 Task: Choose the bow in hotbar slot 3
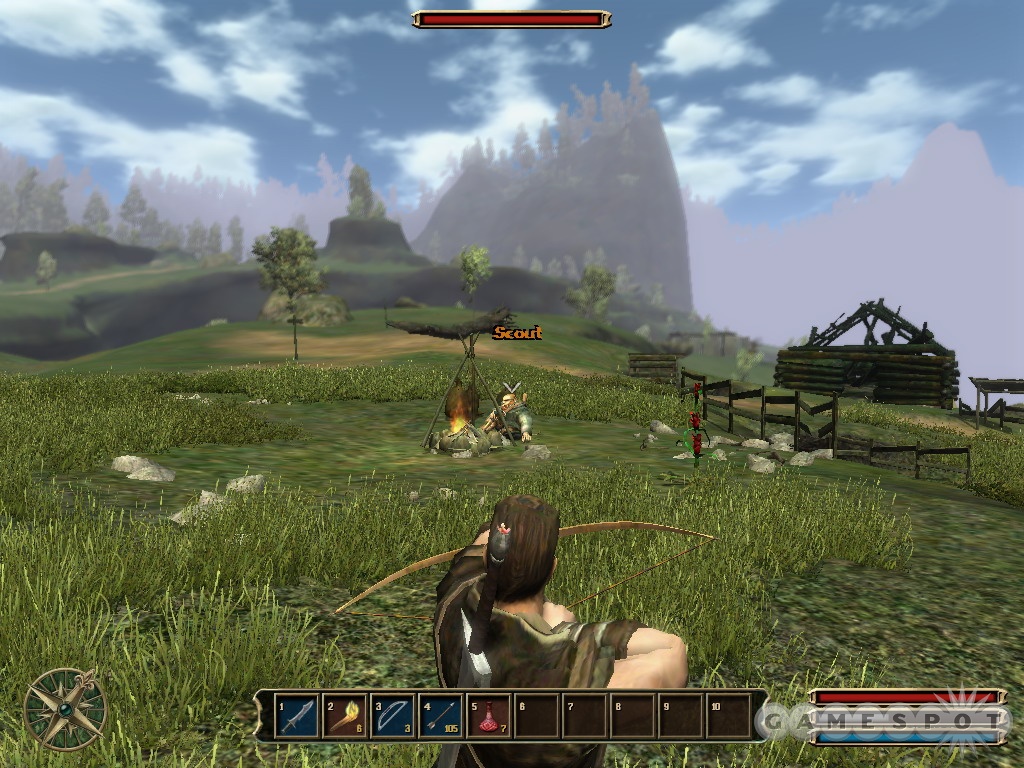tap(393, 716)
